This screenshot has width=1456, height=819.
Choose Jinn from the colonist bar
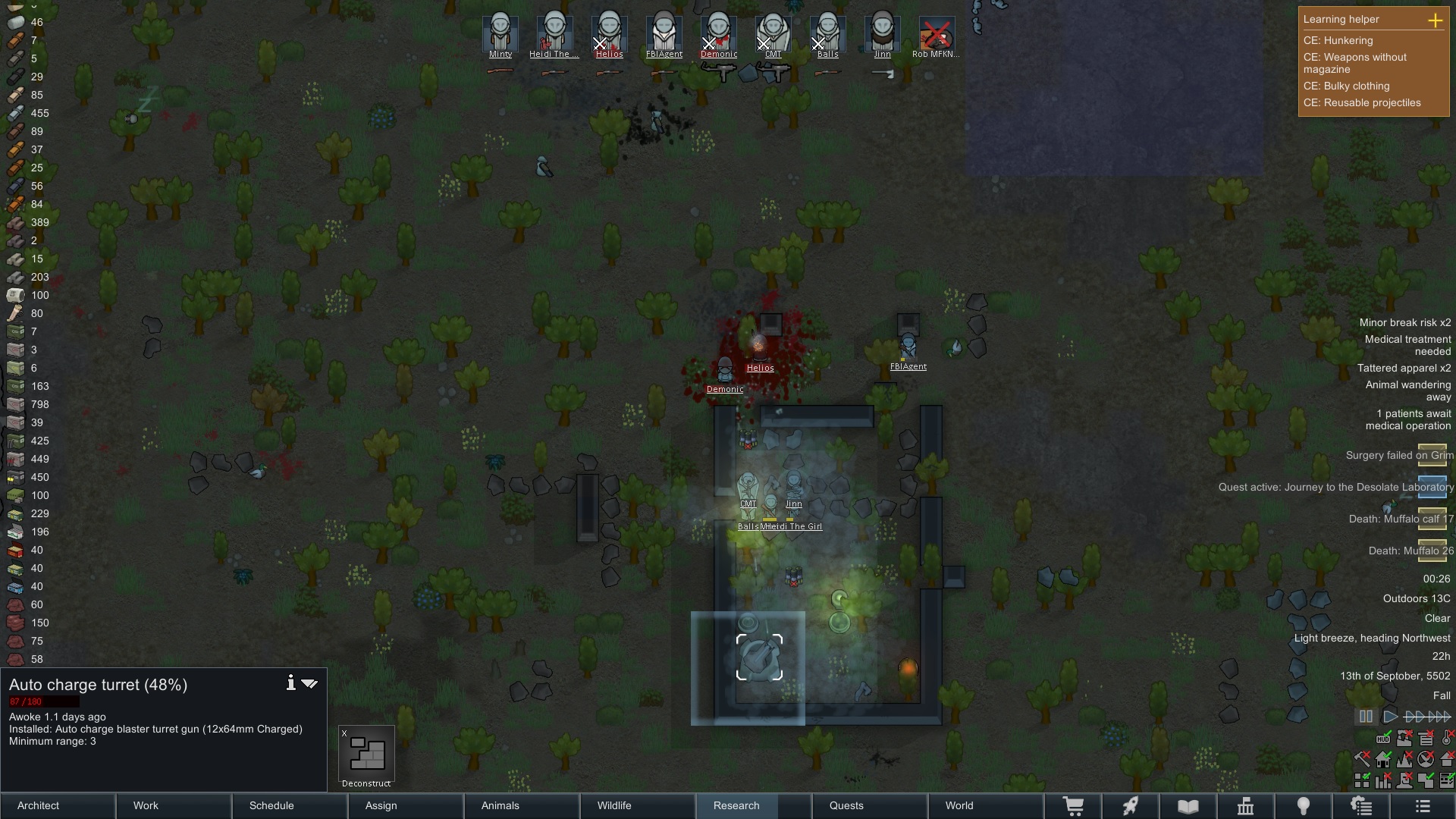[882, 34]
